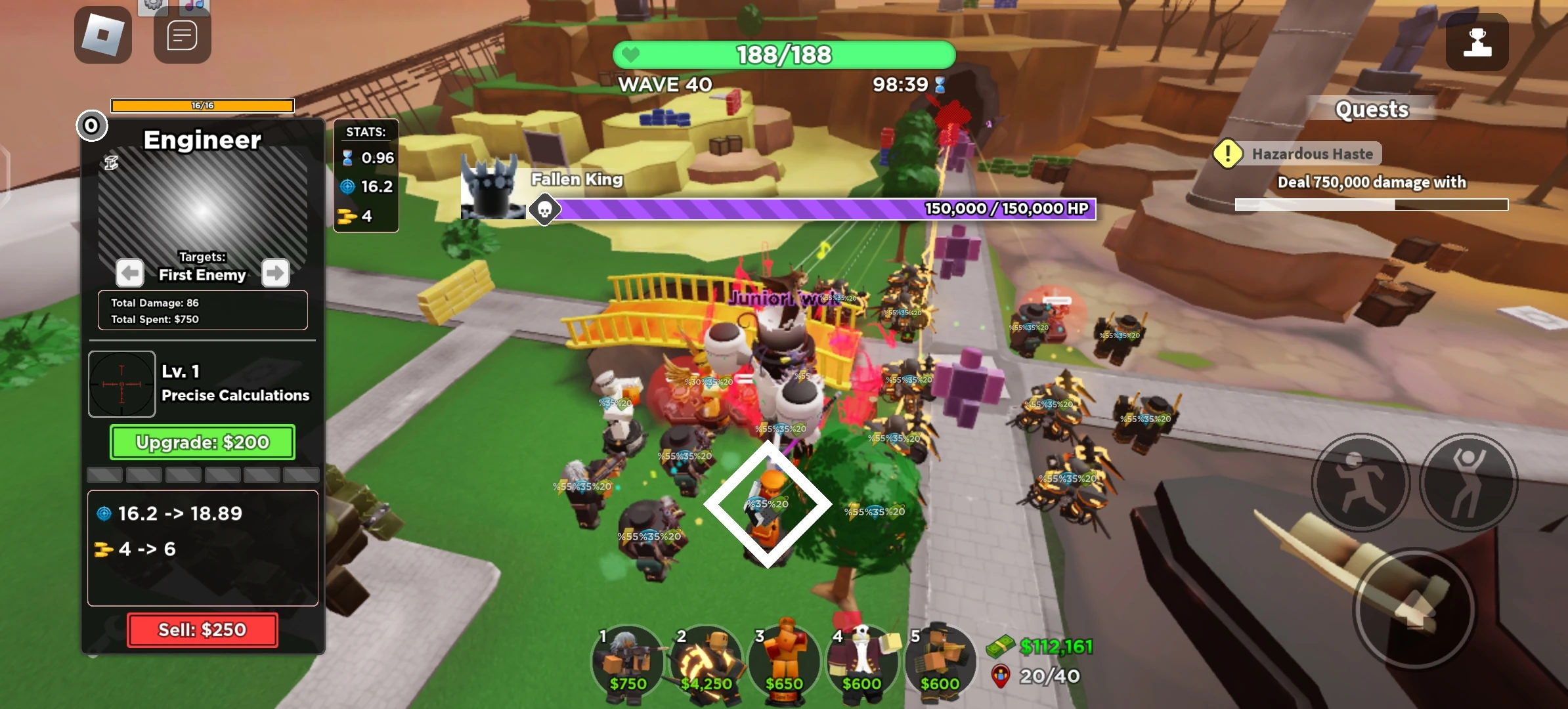Open the chat icon below the gear
The width and height of the screenshot is (1568, 709).
click(182, 34)
